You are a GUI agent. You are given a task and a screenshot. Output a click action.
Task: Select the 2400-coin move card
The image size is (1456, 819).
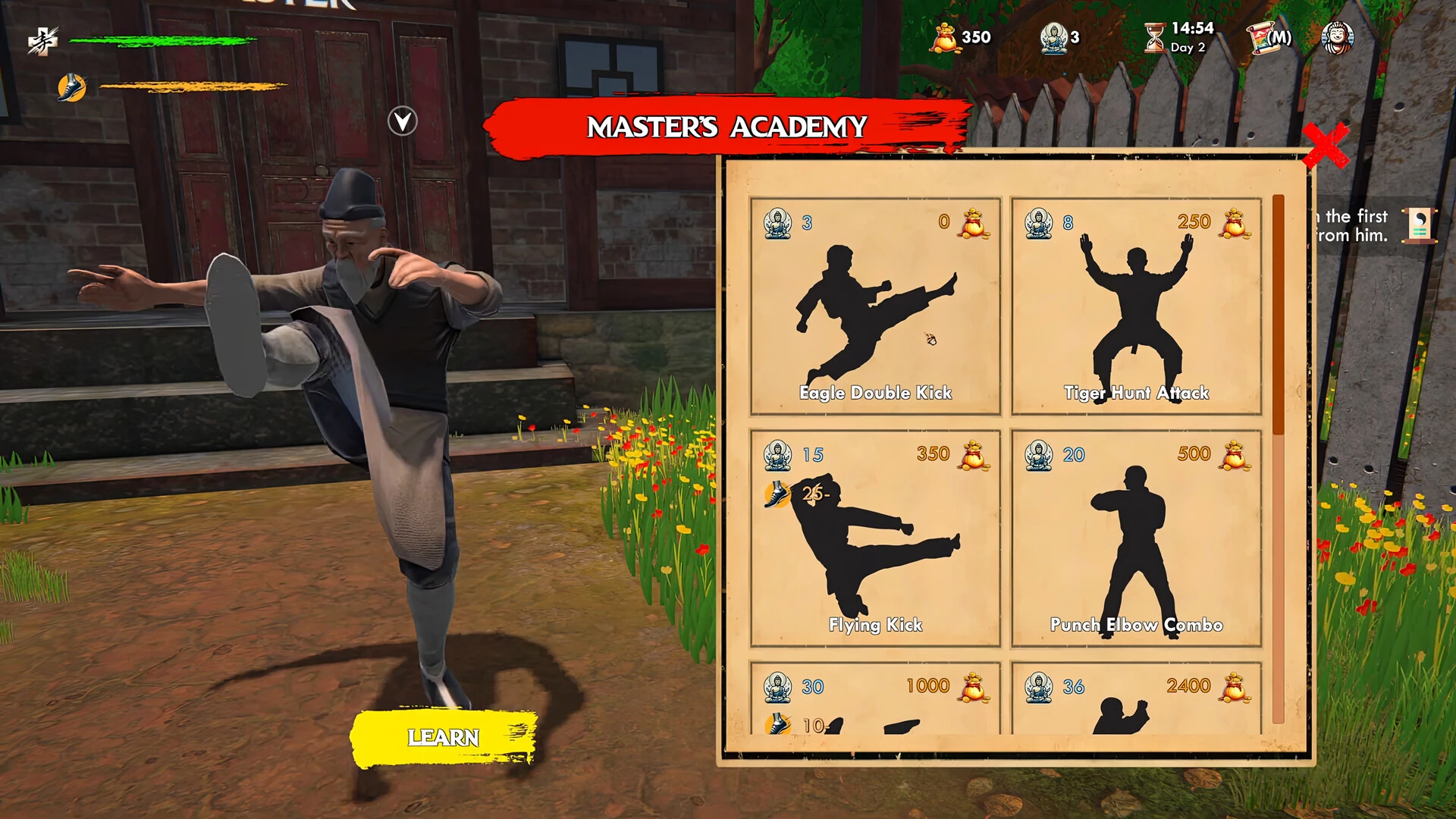(x=1136, y=698)
